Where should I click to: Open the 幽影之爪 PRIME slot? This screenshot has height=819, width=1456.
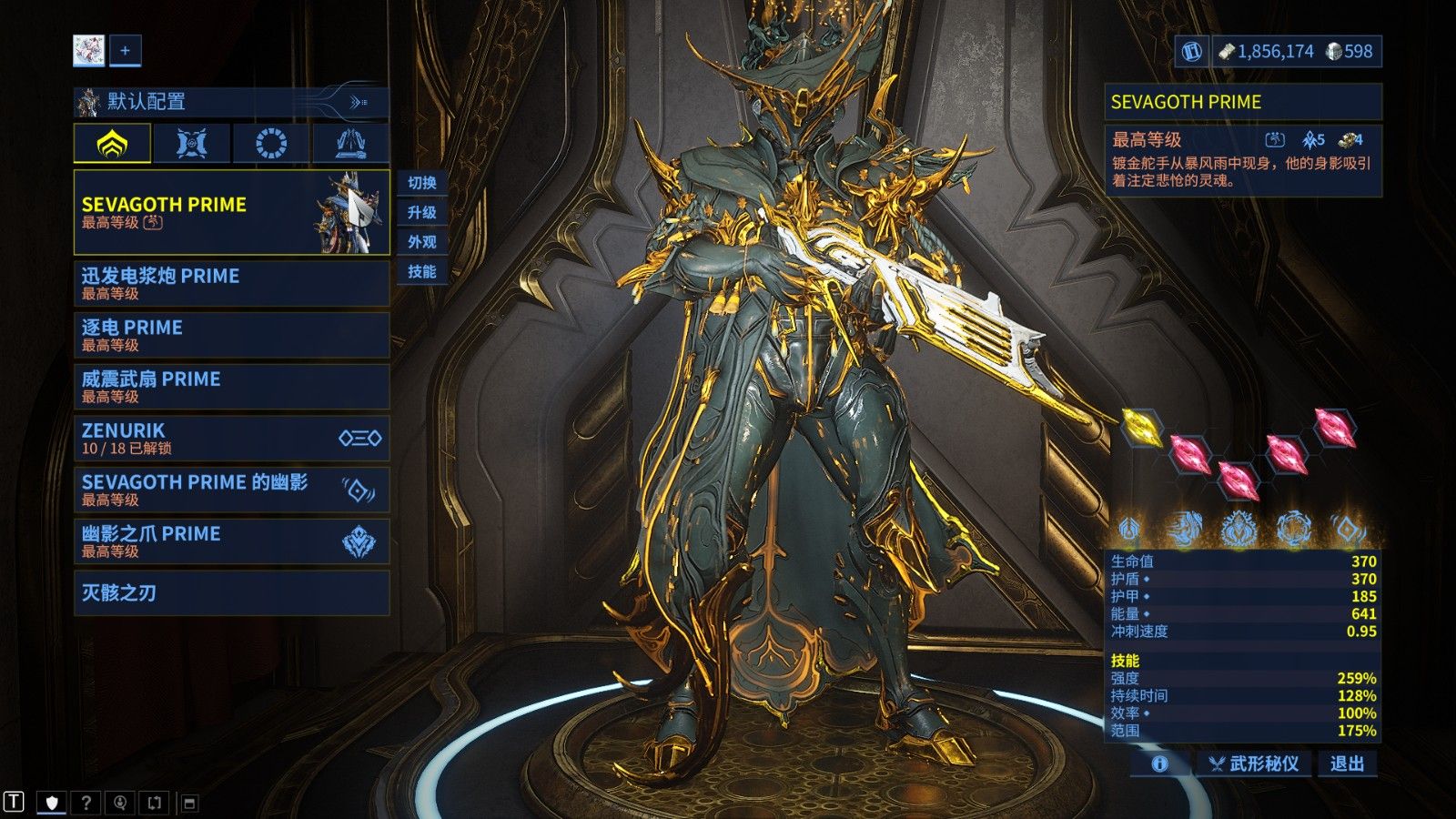(231, 541)
